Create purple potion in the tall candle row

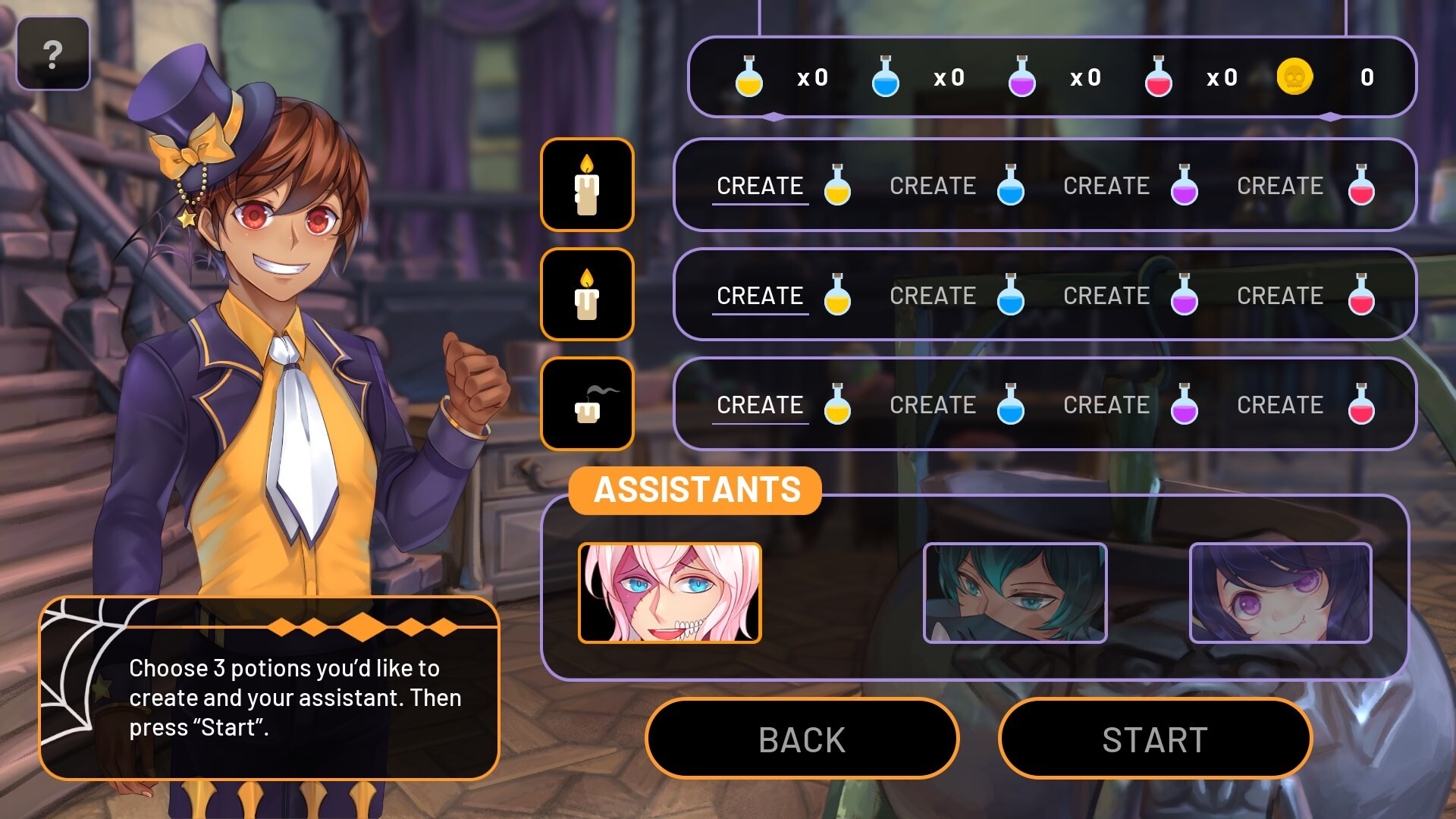[1130, 186]
